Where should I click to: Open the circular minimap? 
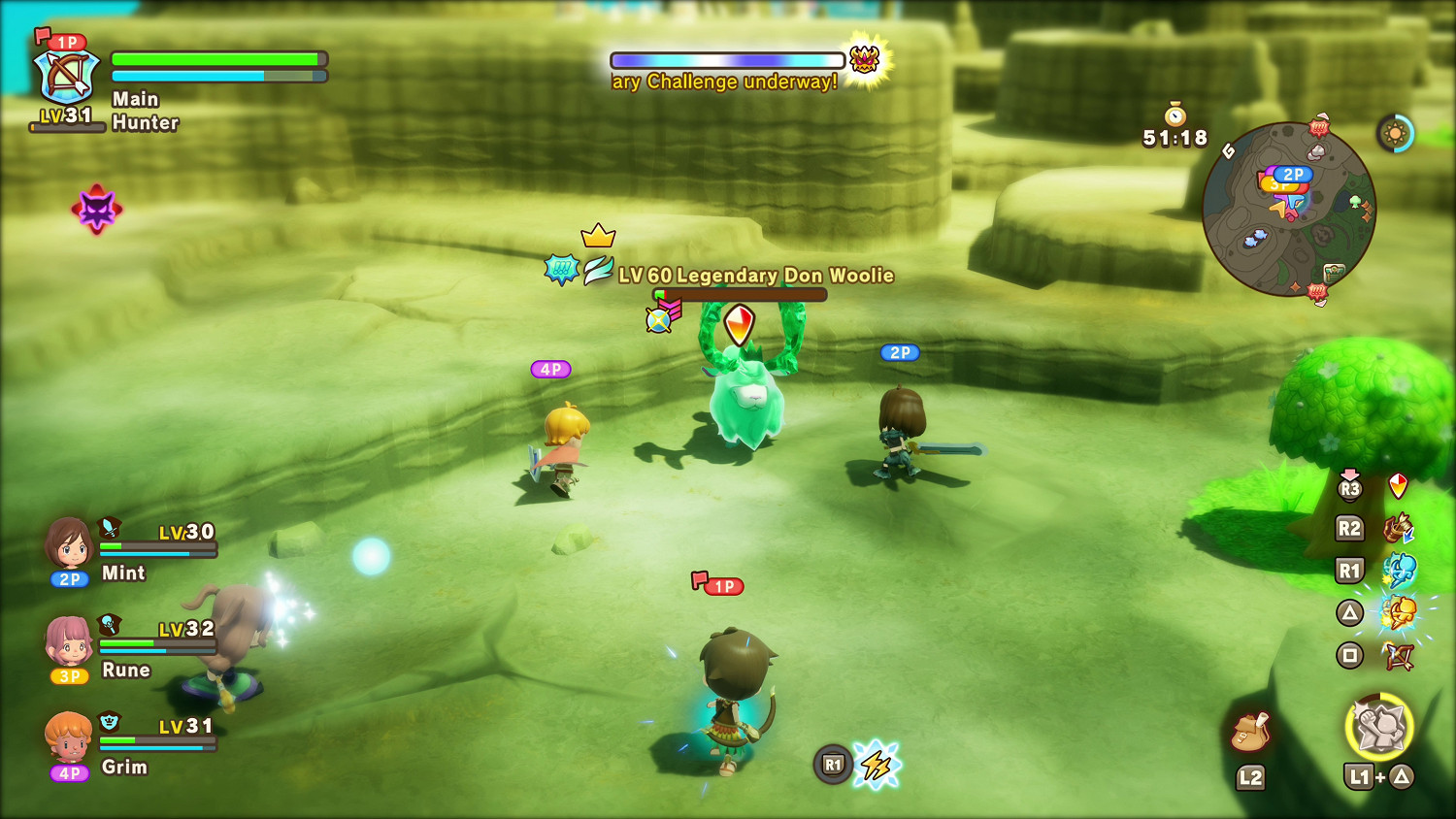pos(1288,209)
